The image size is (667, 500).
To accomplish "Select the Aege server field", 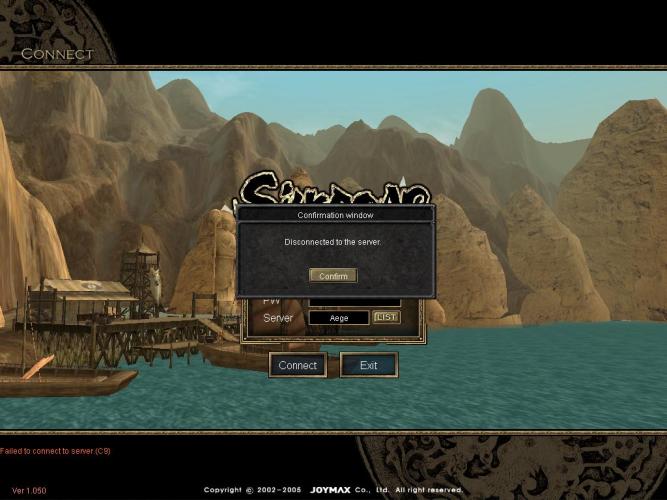I will (338, 318).
